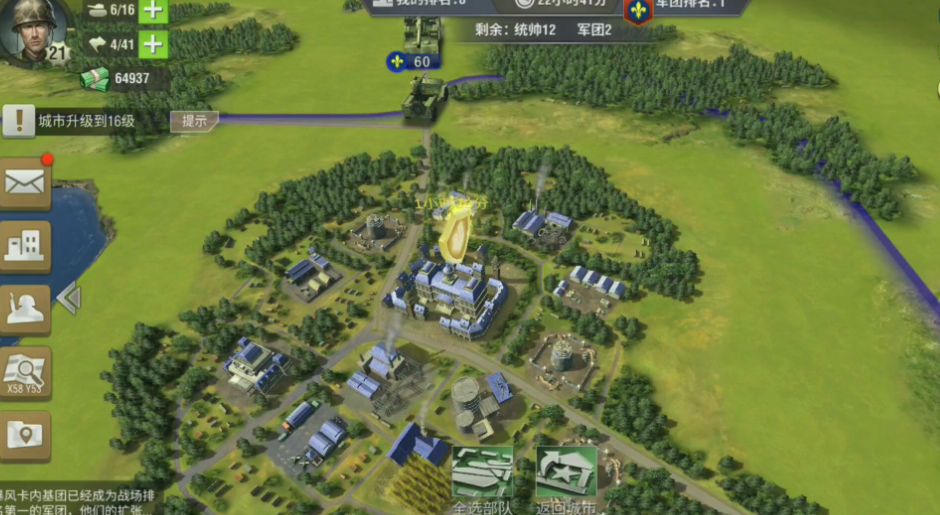The image size is (940, 515).
Task: Open the soldier commander menu
Action: [x=25, y=309]
